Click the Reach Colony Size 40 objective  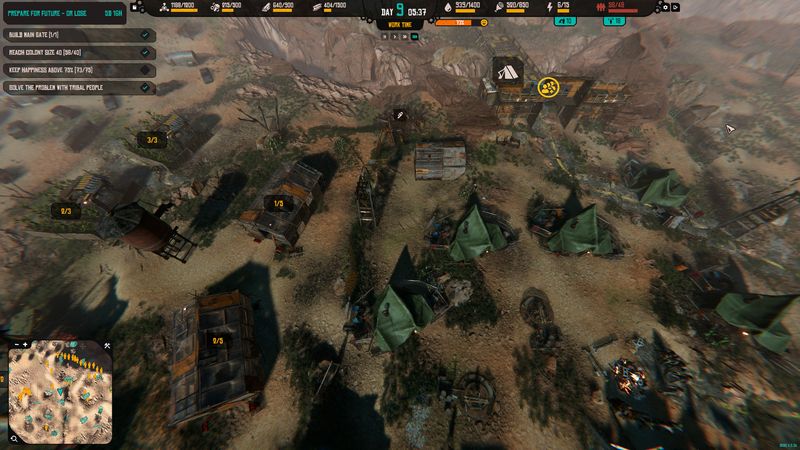pos(70,52)
